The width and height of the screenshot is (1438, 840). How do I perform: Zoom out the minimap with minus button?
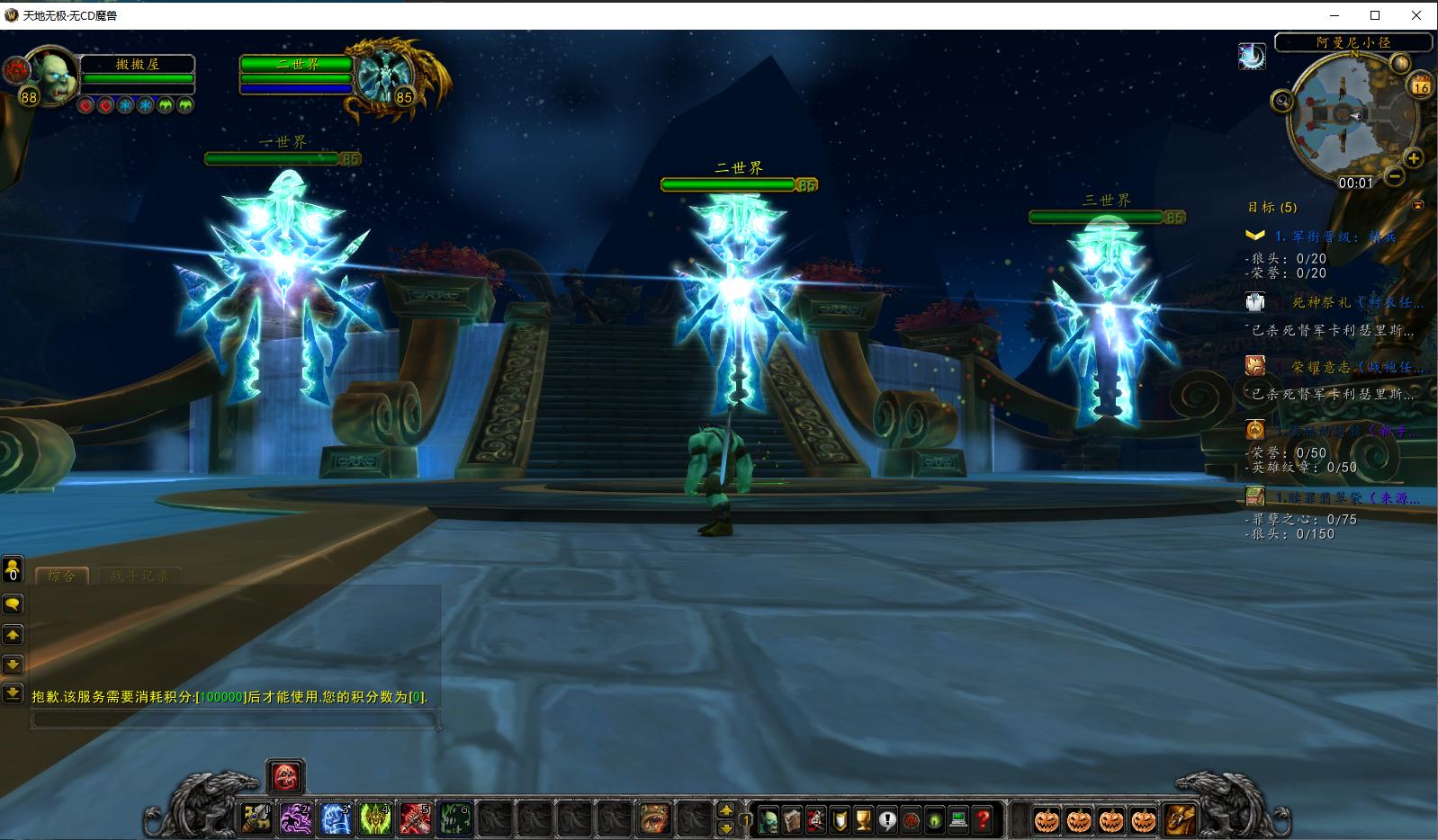pos(1394,177)
